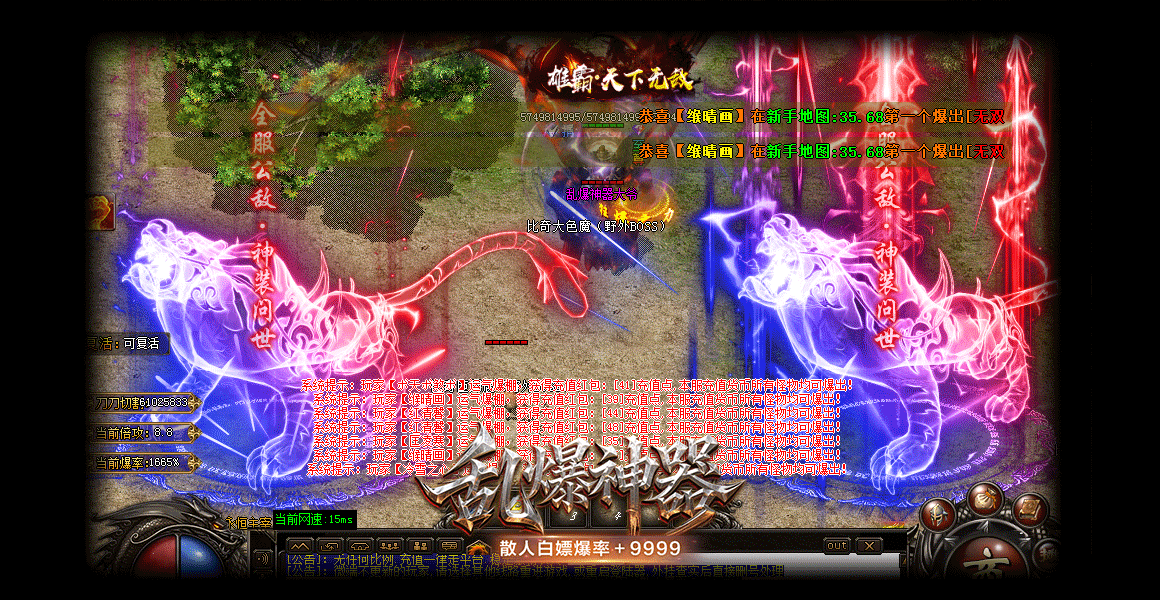Close the game via the X button
This screenshot has width=1160, height=600.
click(x=868, y=545)
